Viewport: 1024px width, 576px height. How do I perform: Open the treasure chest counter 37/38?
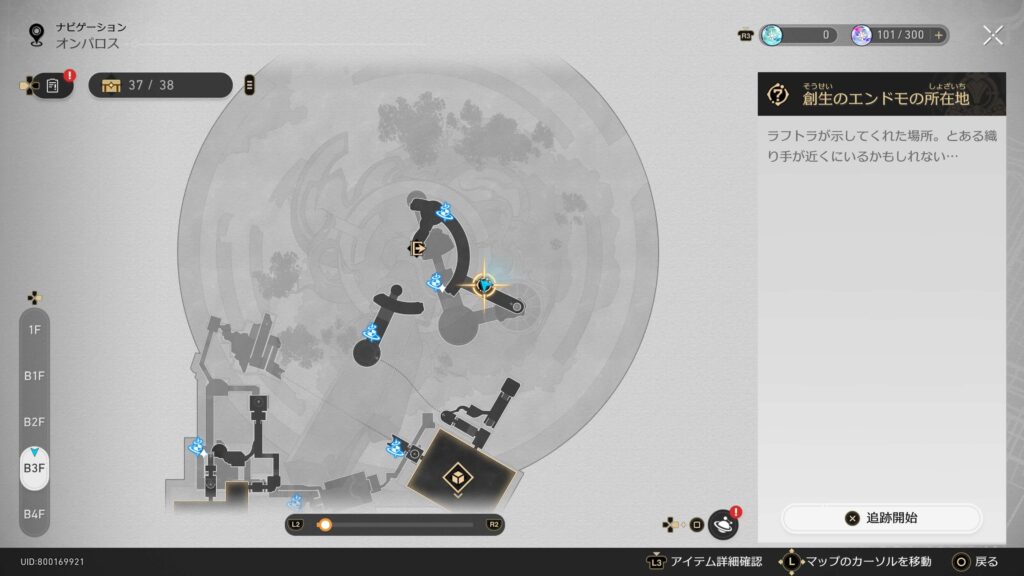coord(160,85)
